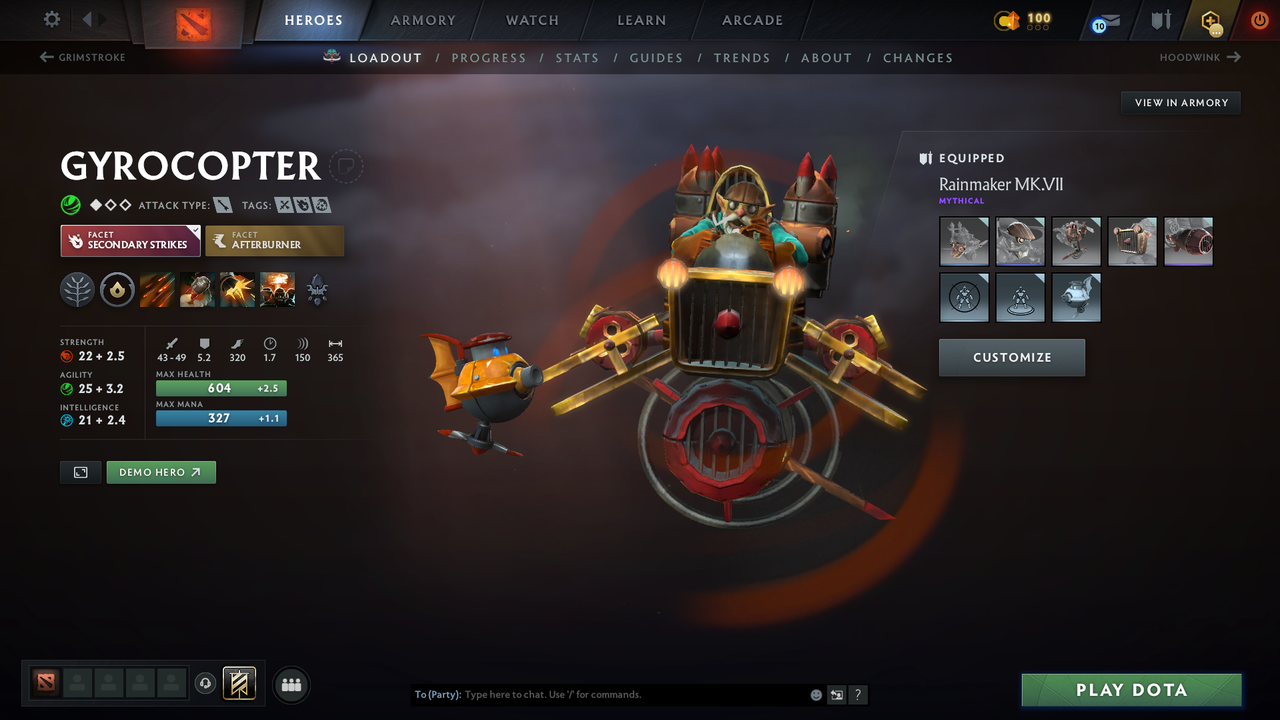The width and height of the screenshot is (1280, 720).
Task: Open DEMO HERO mode
Action: (161, 471)
